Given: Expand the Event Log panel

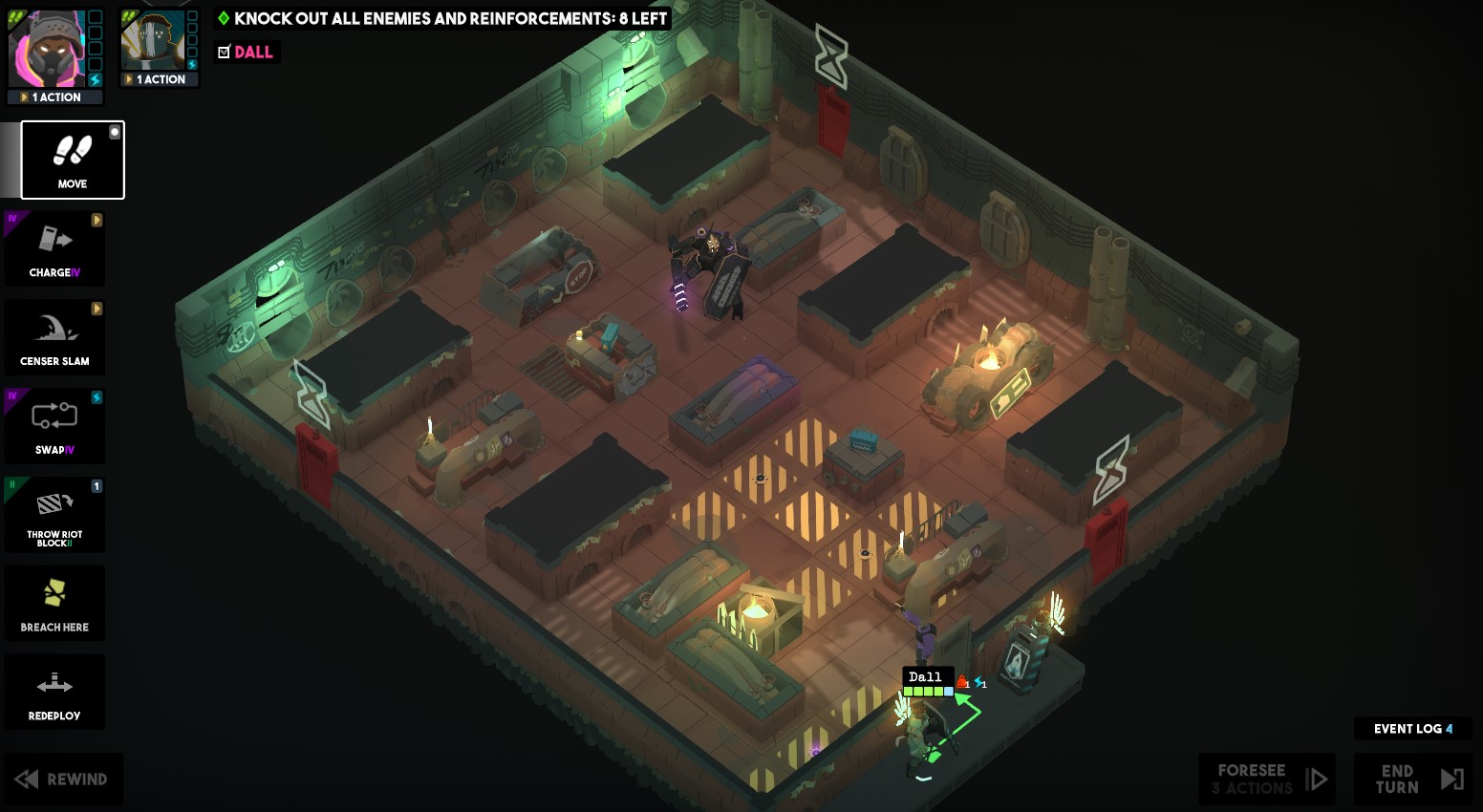Looking at the screenshot, I should point(1412,728).
